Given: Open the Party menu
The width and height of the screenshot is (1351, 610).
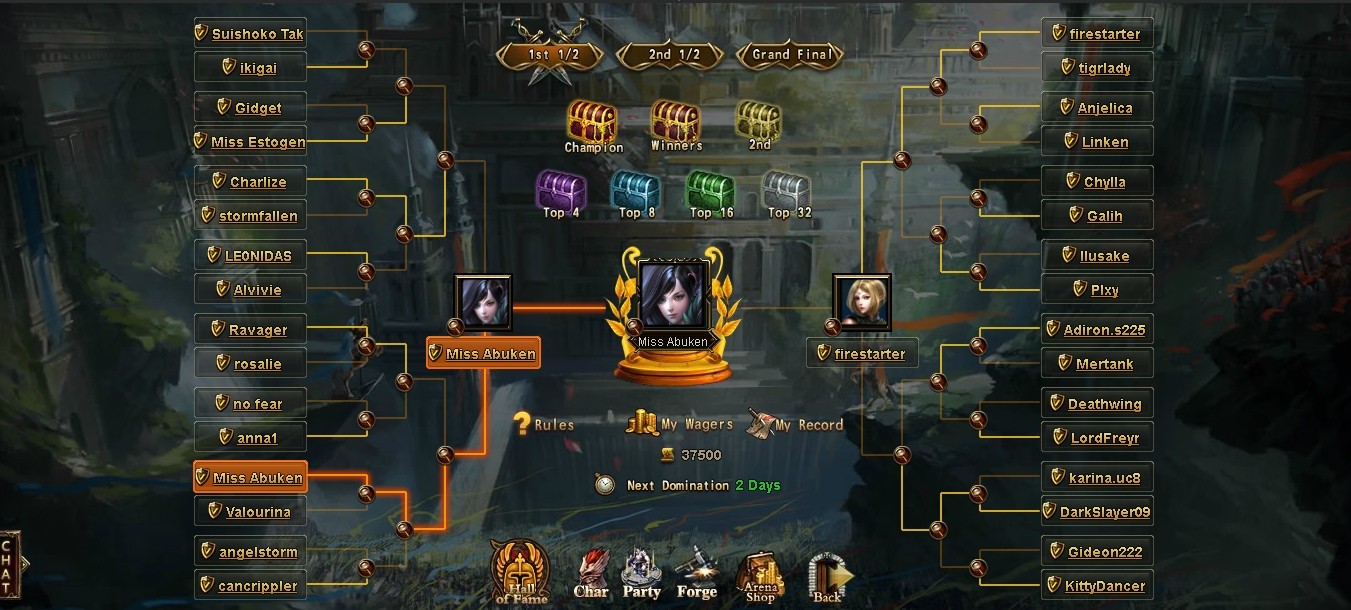Looking at the screenshot, I should point(641,574).
